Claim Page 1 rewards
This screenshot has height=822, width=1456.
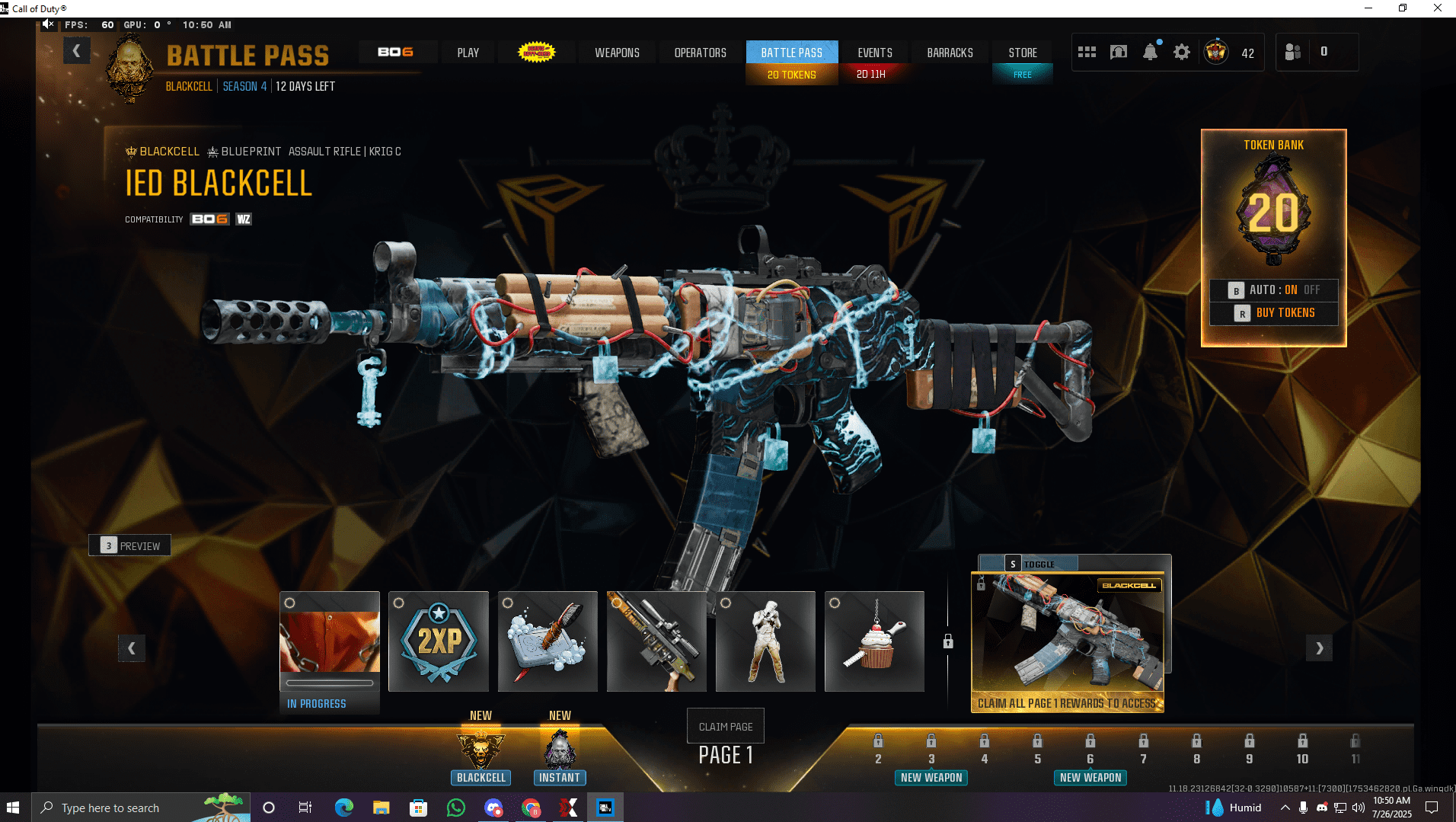click(725, 727)
